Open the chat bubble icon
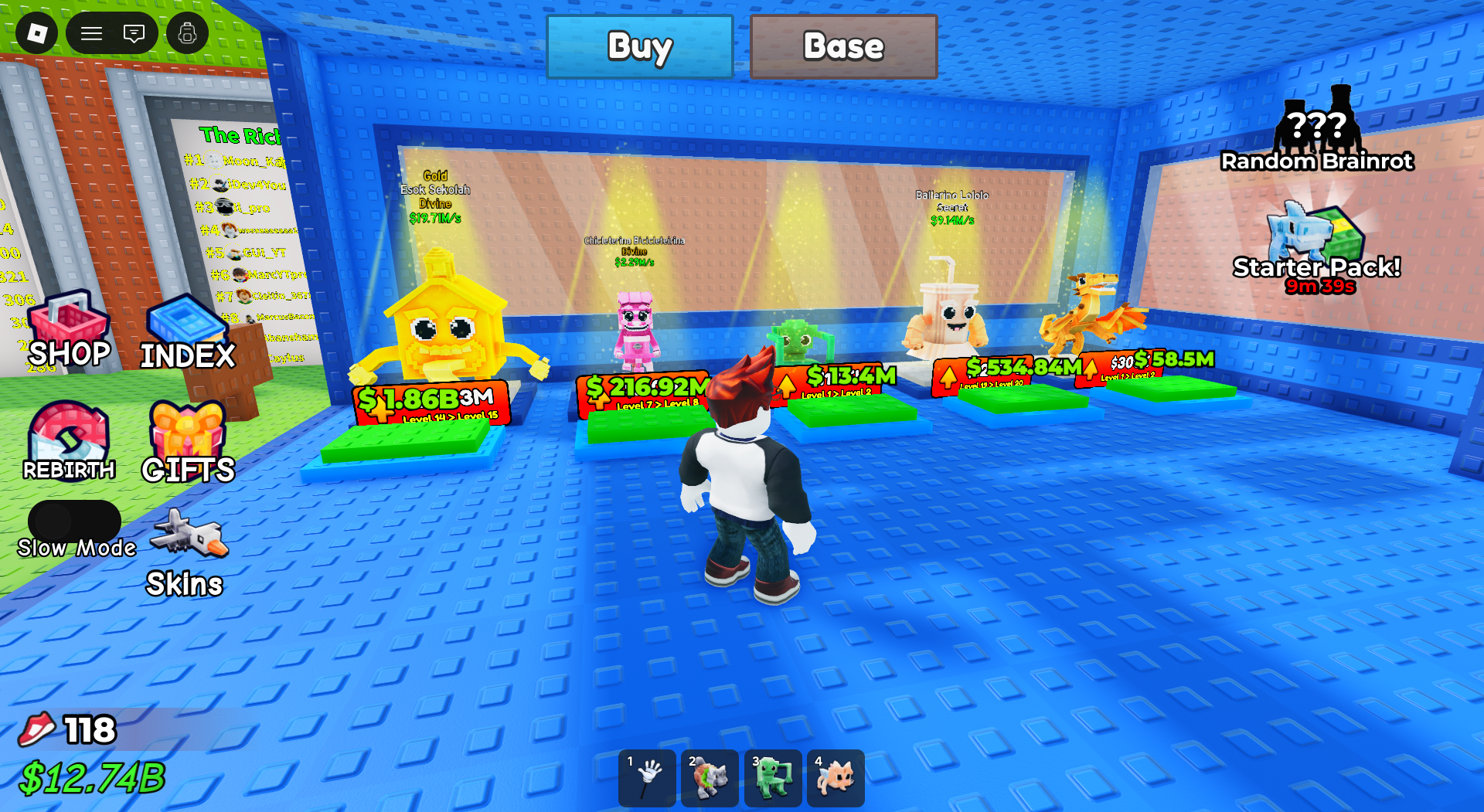The height and width of the screenshot is (812, 1484). (134, 33)
